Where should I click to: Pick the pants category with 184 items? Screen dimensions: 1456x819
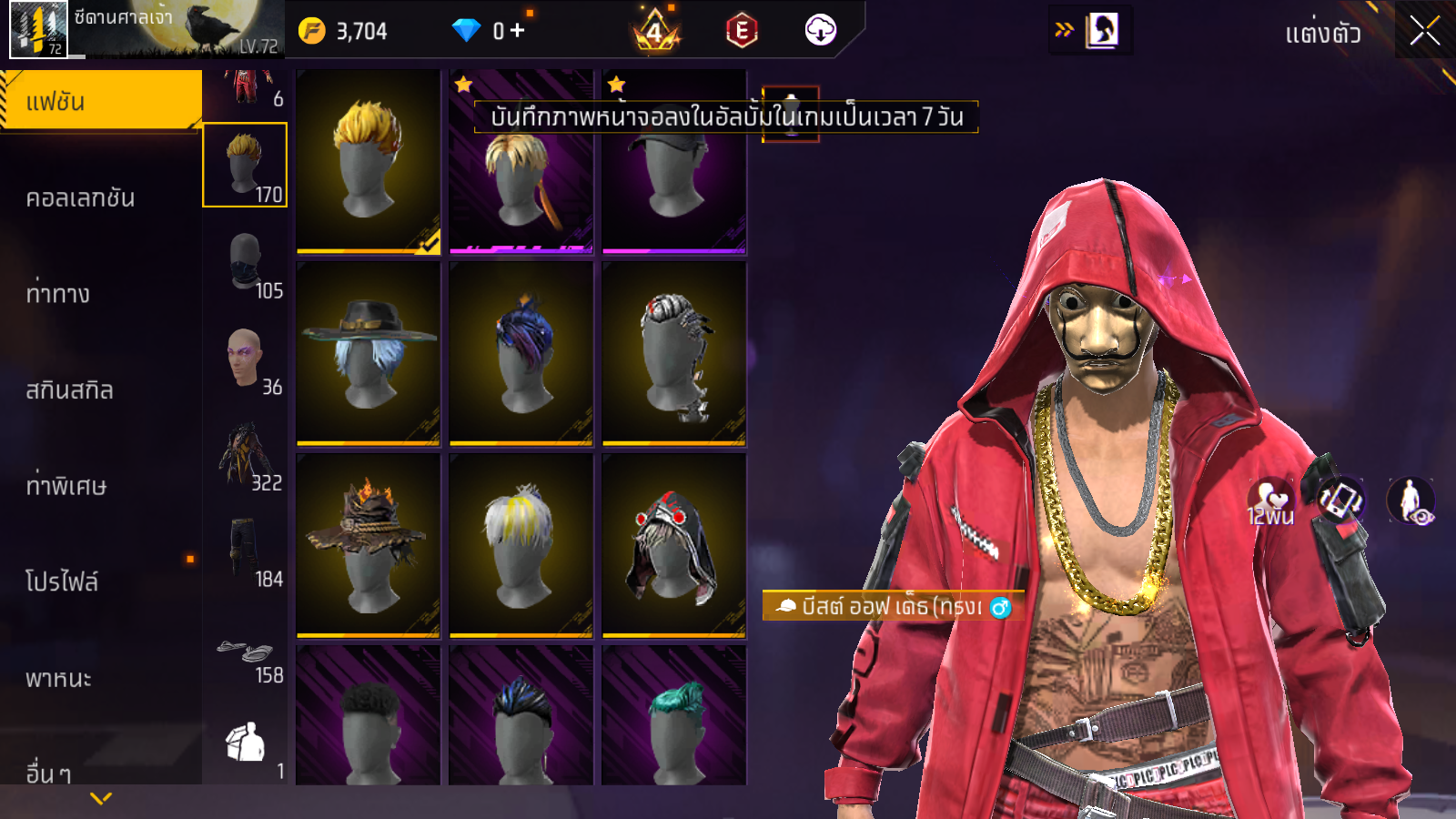245,551
